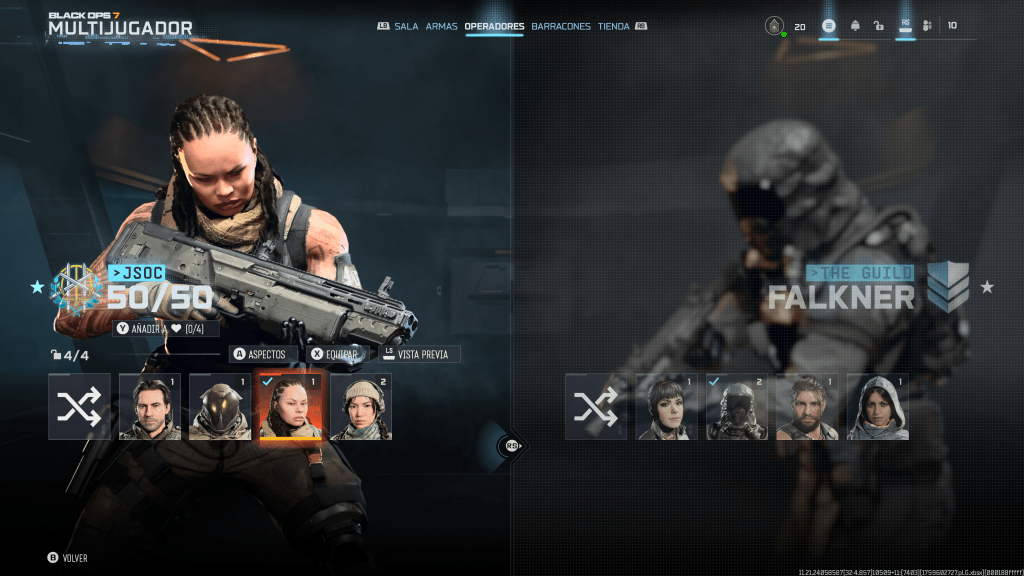Pick the JSOC helmeted operator portrait
The image size is (1024, 576).
tap(220, 407)
